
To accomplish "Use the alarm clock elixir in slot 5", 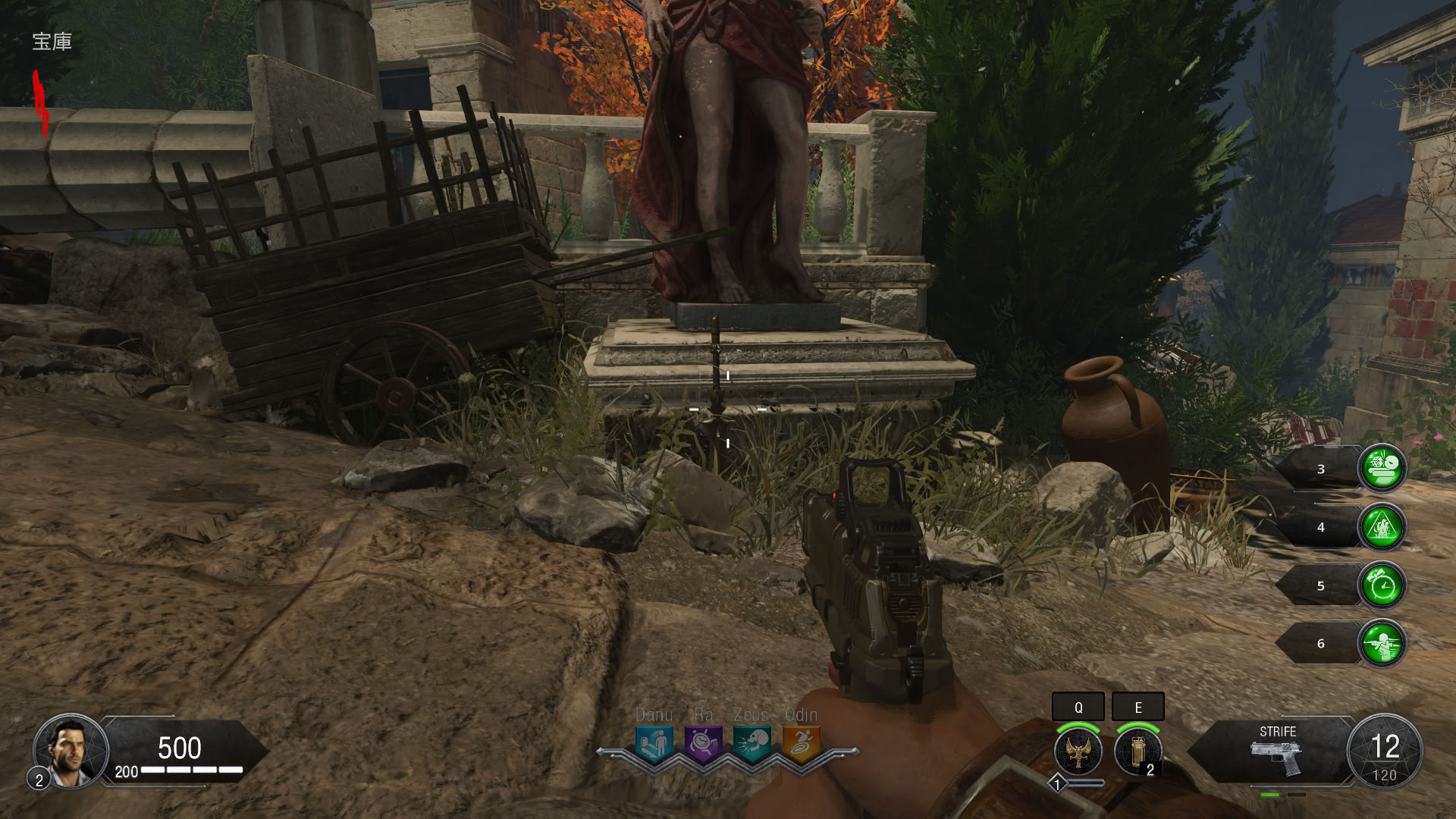I will [x=1382, y=585].
